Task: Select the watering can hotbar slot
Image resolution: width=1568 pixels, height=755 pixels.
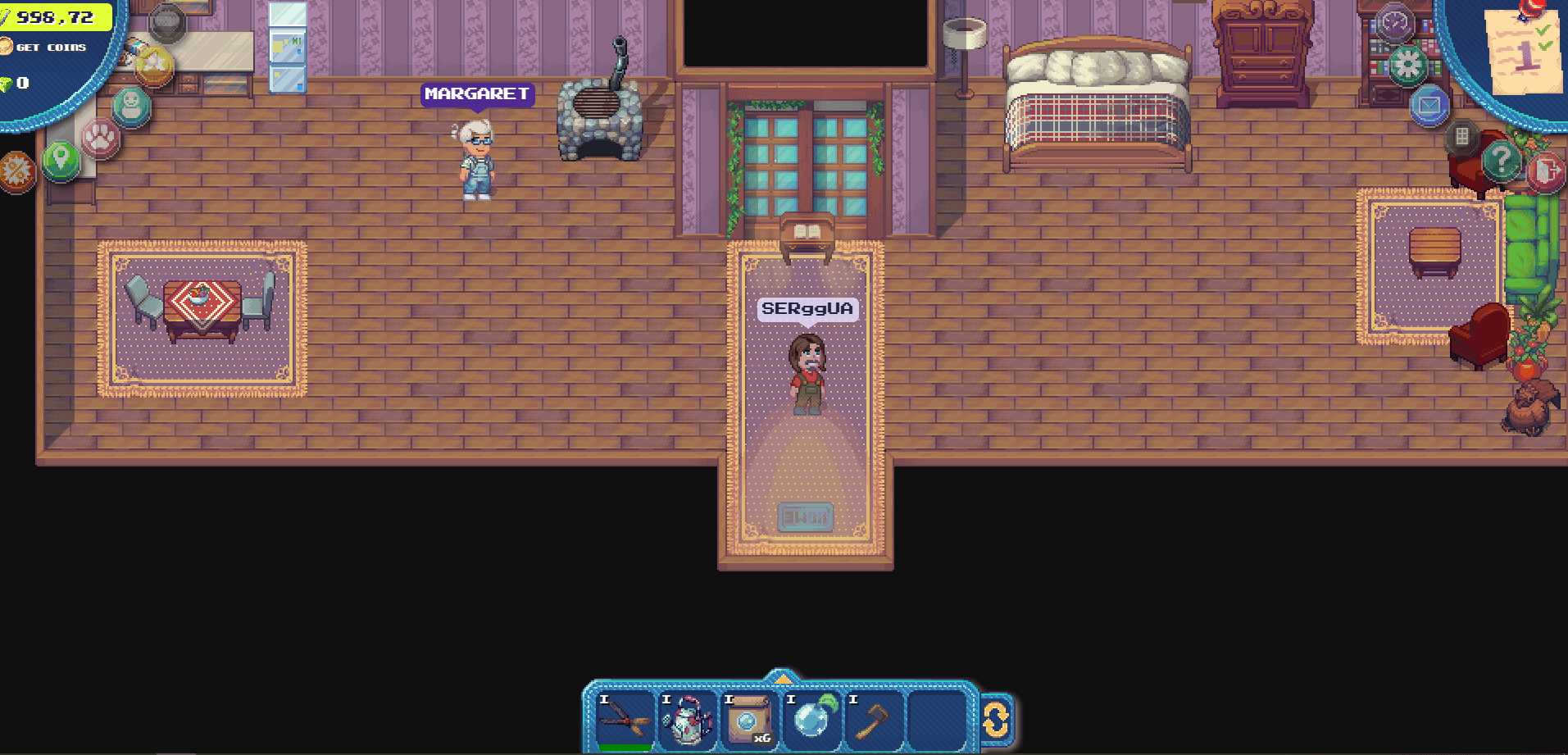Action: point(687,720)
